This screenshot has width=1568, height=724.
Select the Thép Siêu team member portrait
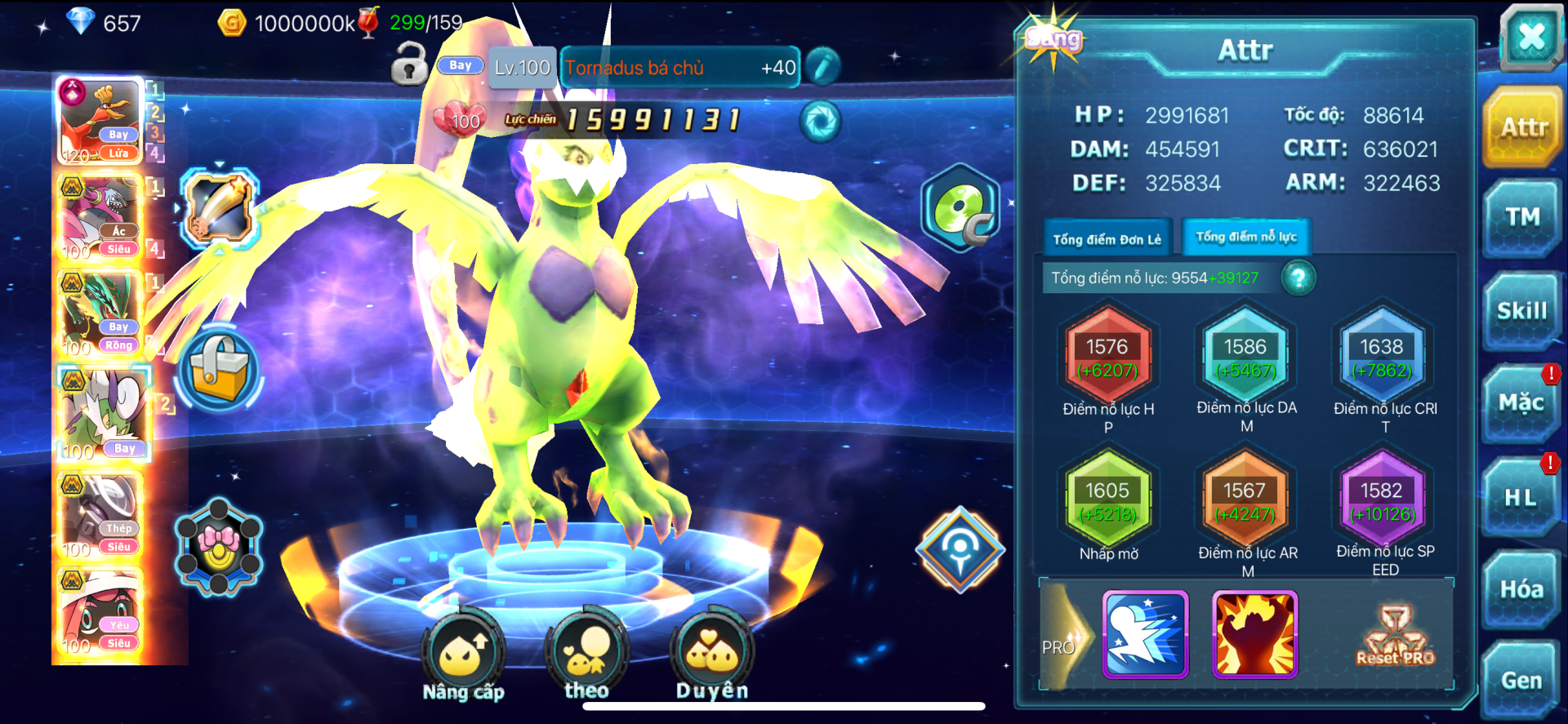[x=101, y=516]
